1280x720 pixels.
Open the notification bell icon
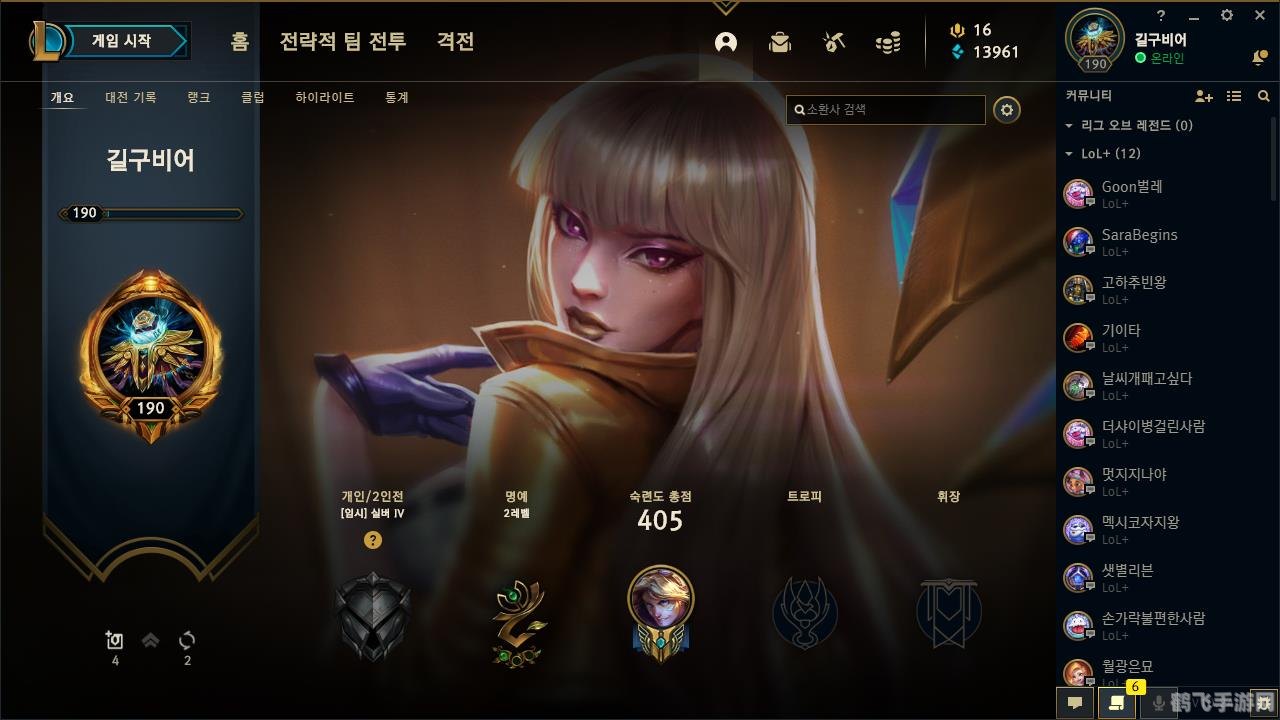click(x=1258, y=57)
